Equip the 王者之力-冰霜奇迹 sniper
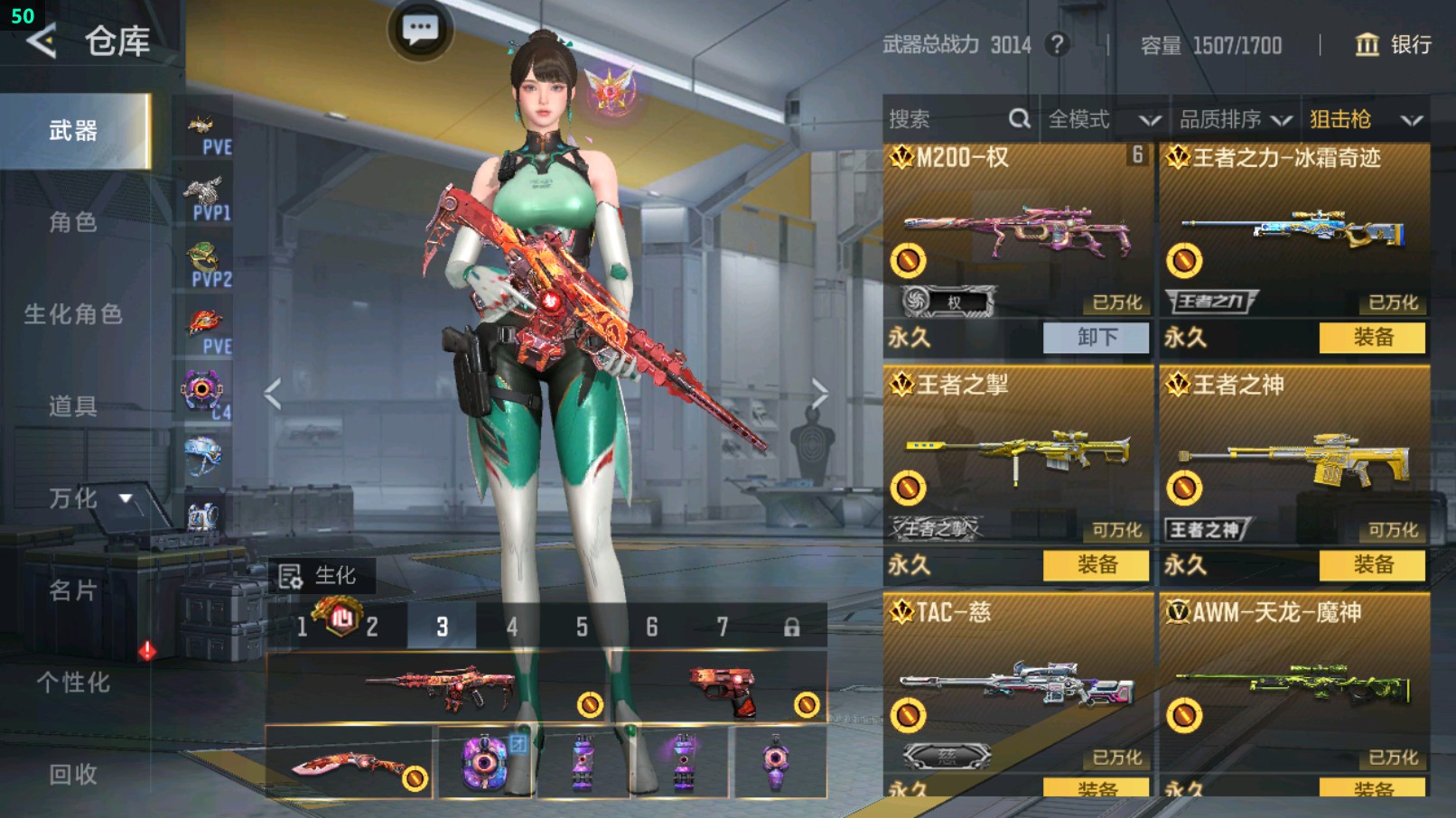The width and height of the screenshot is (1456, 818). [1372, 338]
